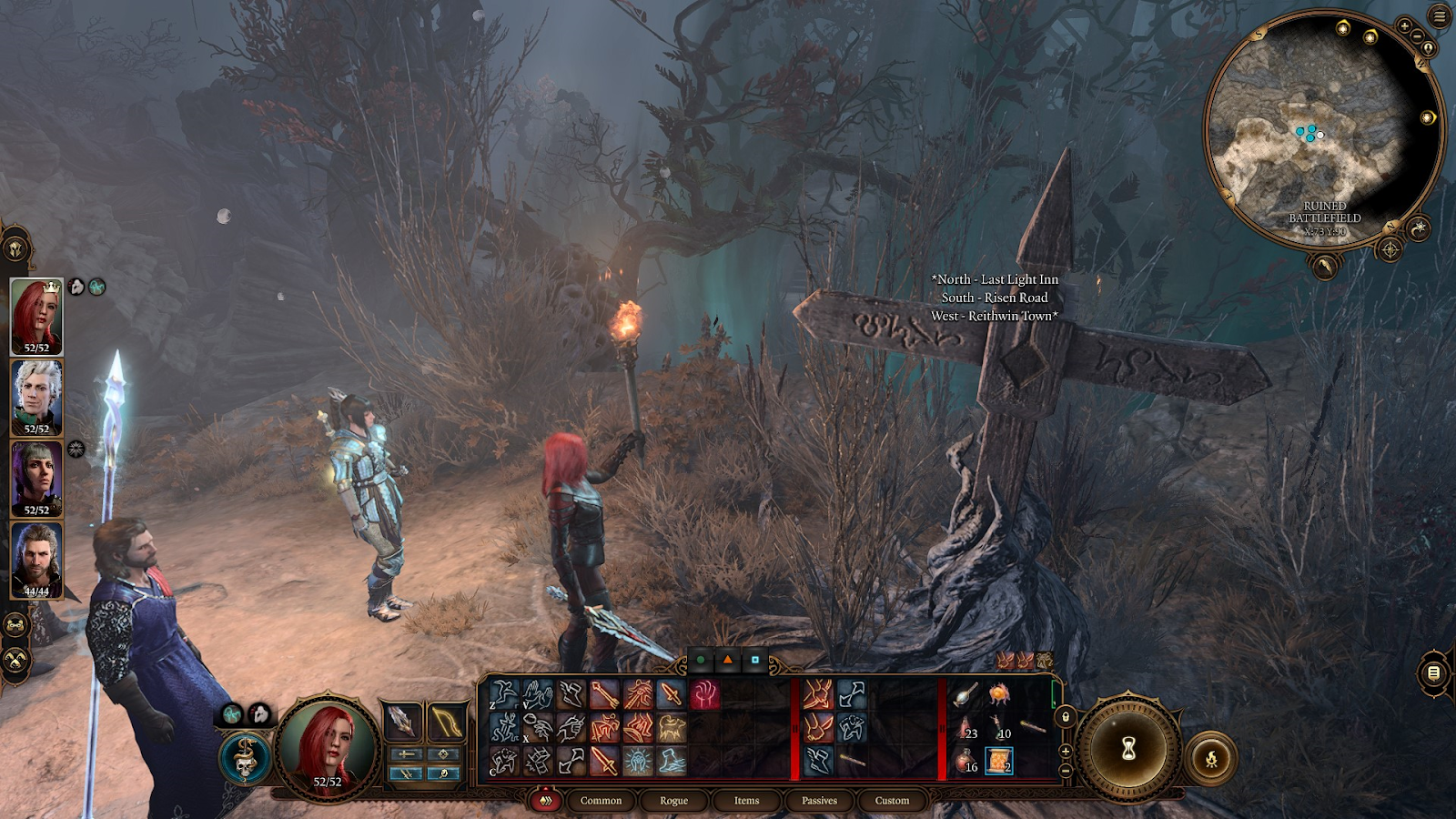
Task: Choose the purple-haired companion portrait
Action: [x=36, y=479]
